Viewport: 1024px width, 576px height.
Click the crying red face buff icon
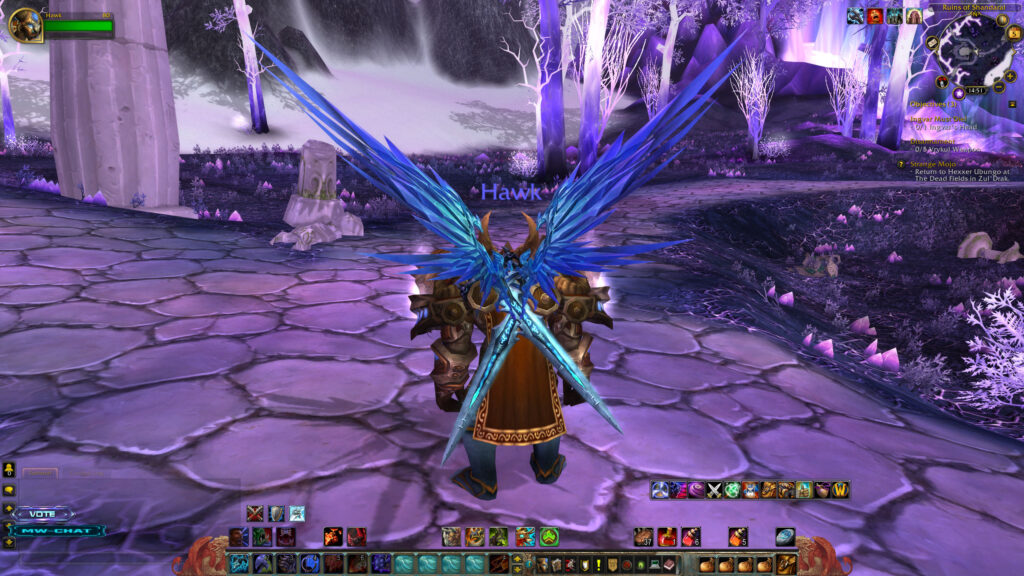pos(875,15)
